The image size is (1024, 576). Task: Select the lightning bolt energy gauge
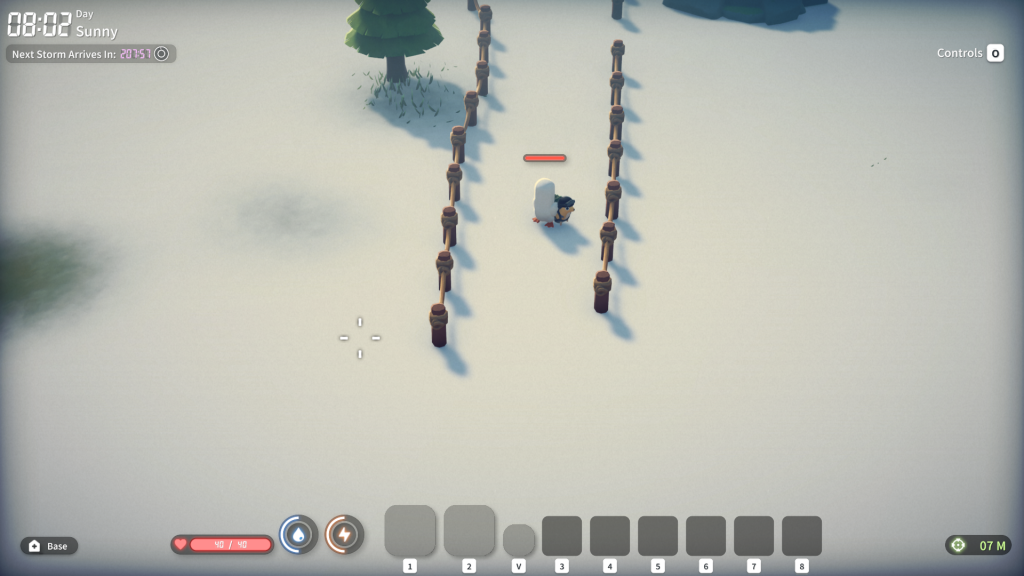click(344, 535)
